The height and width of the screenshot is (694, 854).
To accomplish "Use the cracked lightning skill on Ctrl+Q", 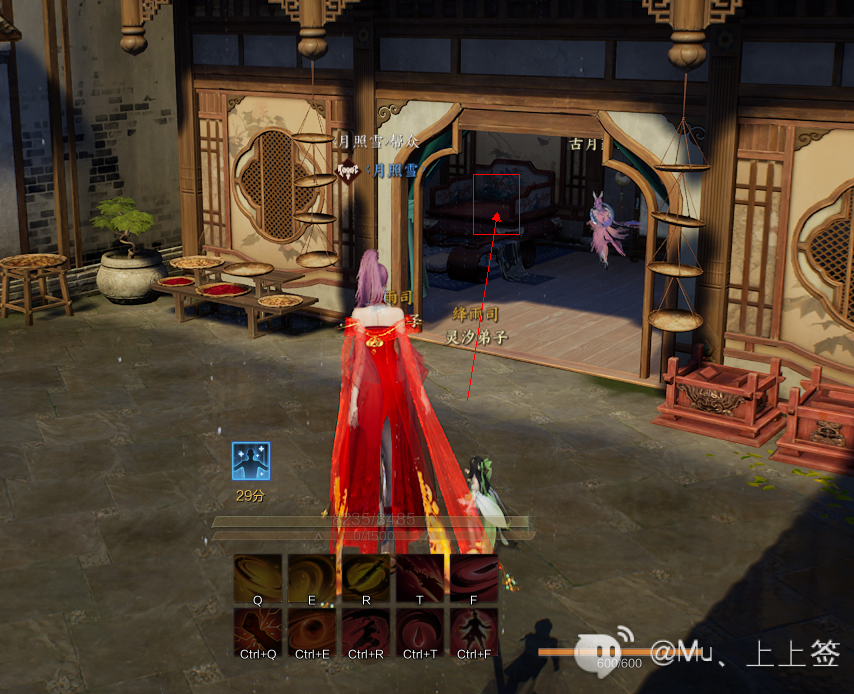I will pos(258,633).
